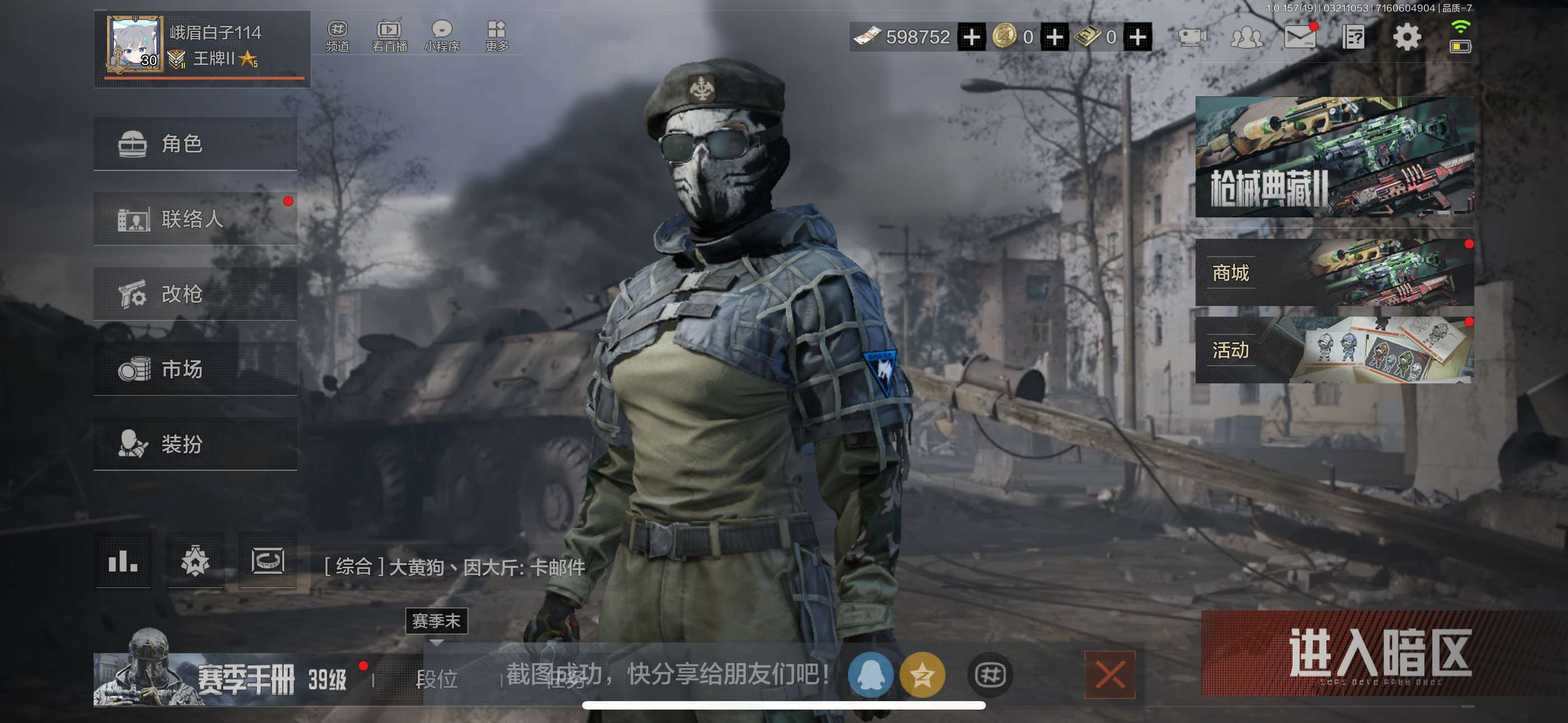Viewport: 1568px width, 723px height.
Task: Share screenshot via QQ penguin icon
Action: pyautogui.click(x=870, y=674)
